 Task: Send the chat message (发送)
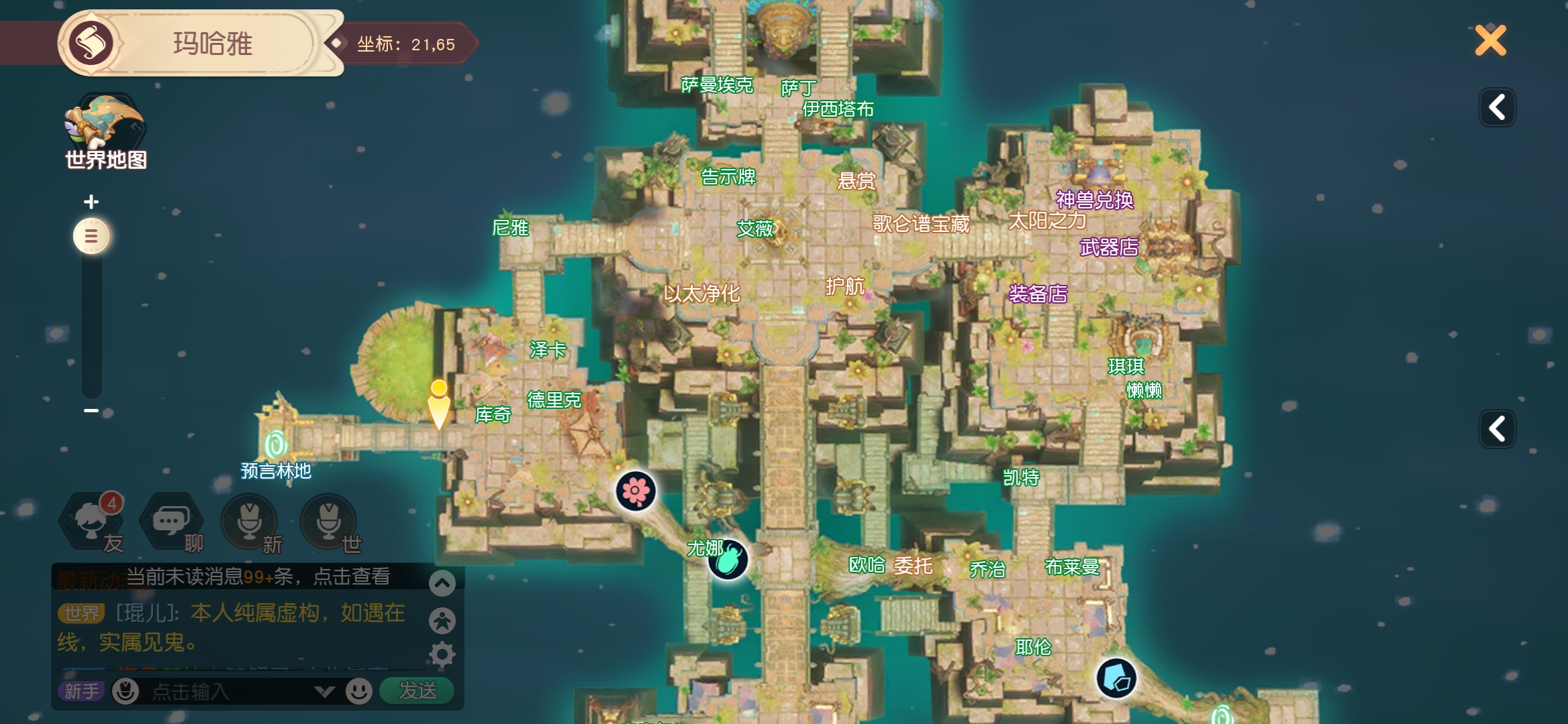click(x=417, y=690)
